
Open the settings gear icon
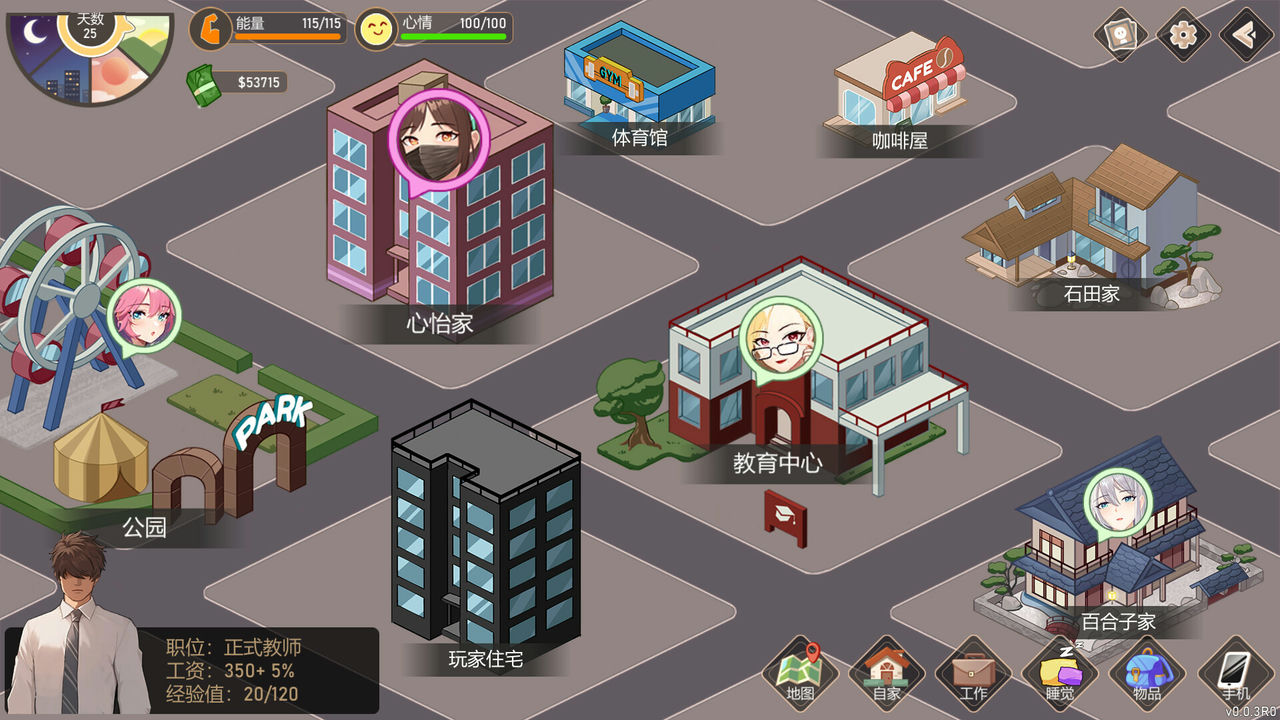pyautogui.click(x=1184, y=35)
